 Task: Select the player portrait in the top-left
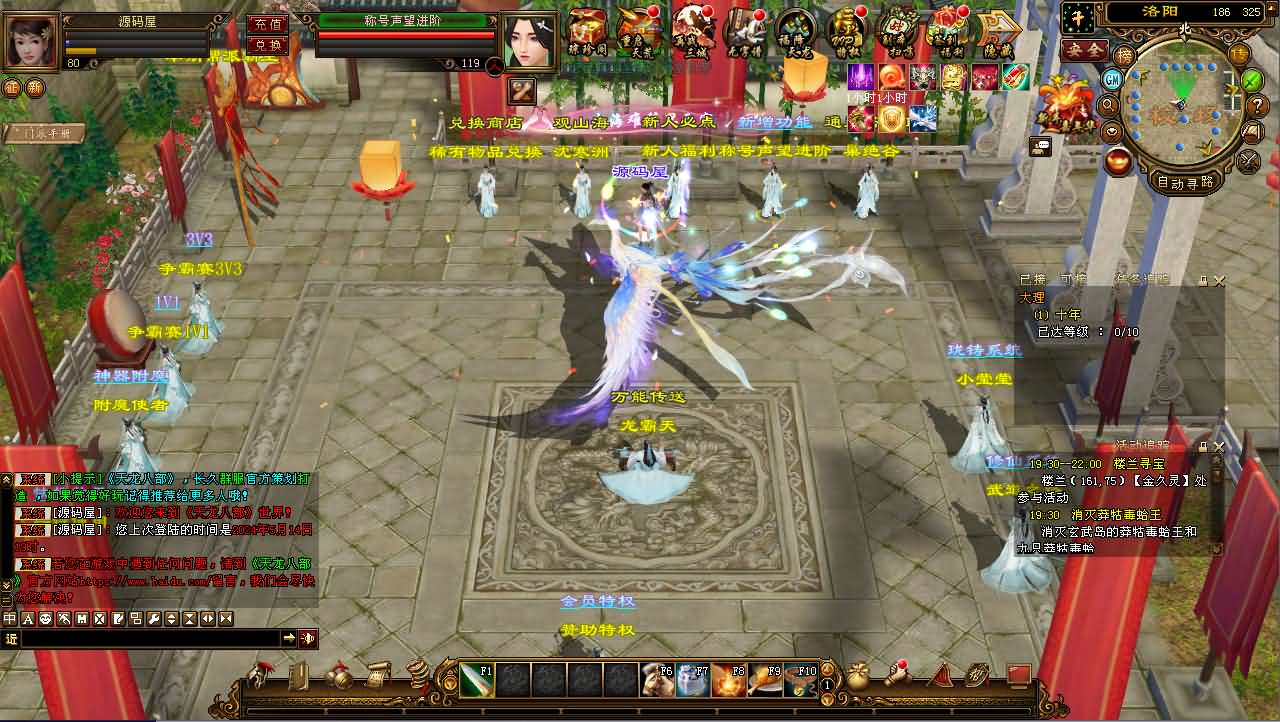tap(32, 40)
